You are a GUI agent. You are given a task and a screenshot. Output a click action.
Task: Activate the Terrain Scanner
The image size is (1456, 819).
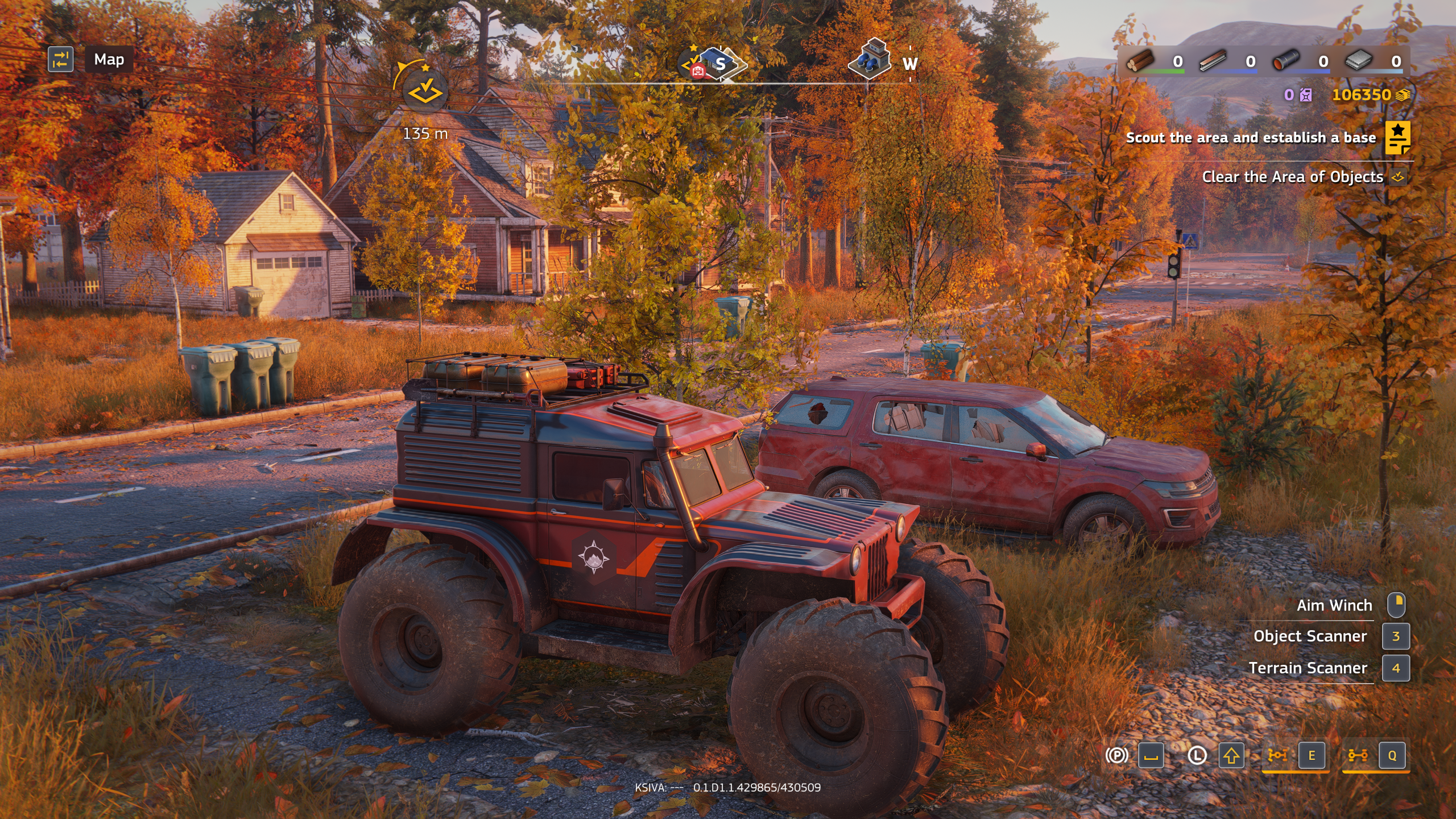1308,668
